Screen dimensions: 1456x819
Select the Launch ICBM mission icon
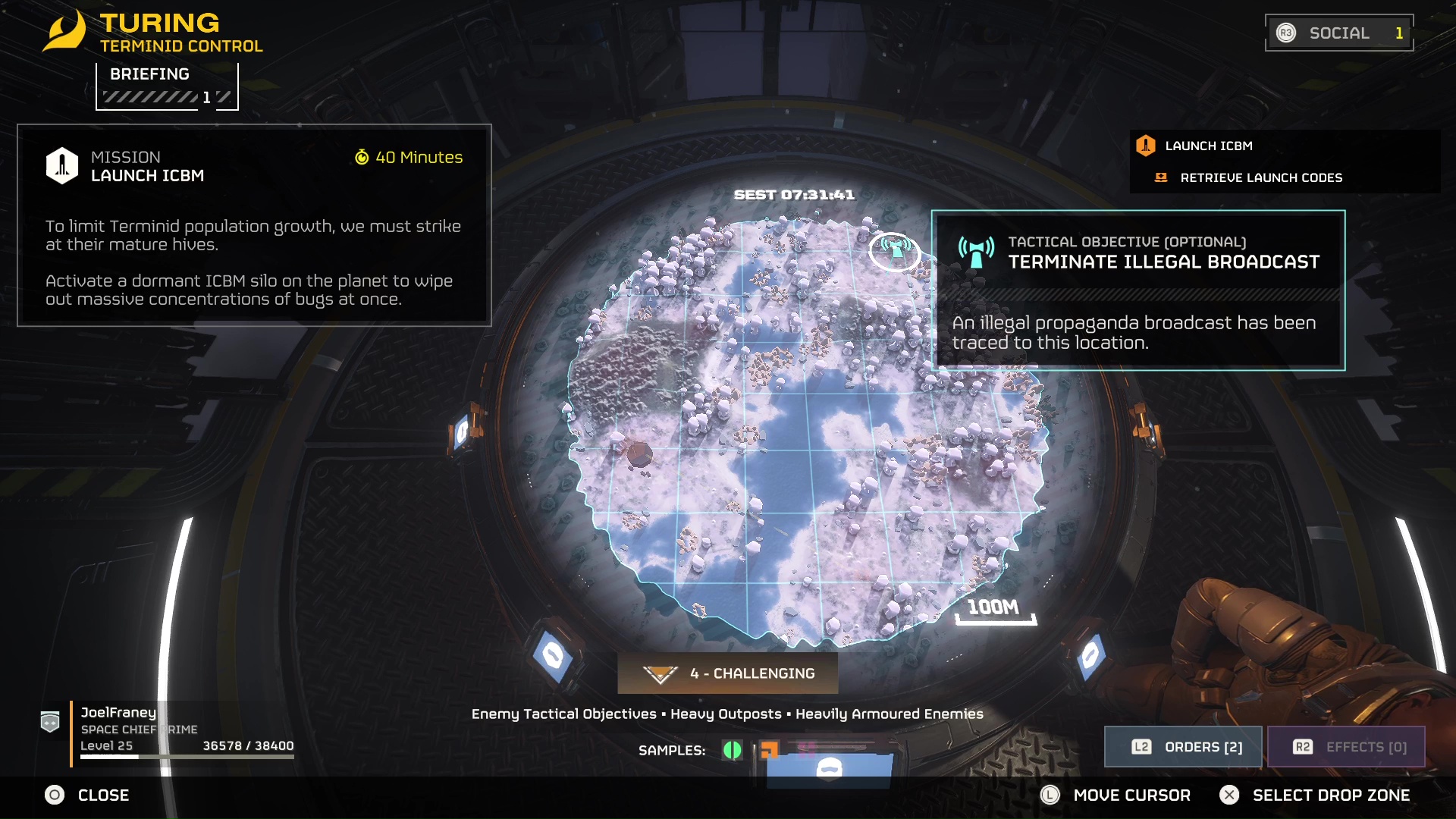pos(1147,146)
